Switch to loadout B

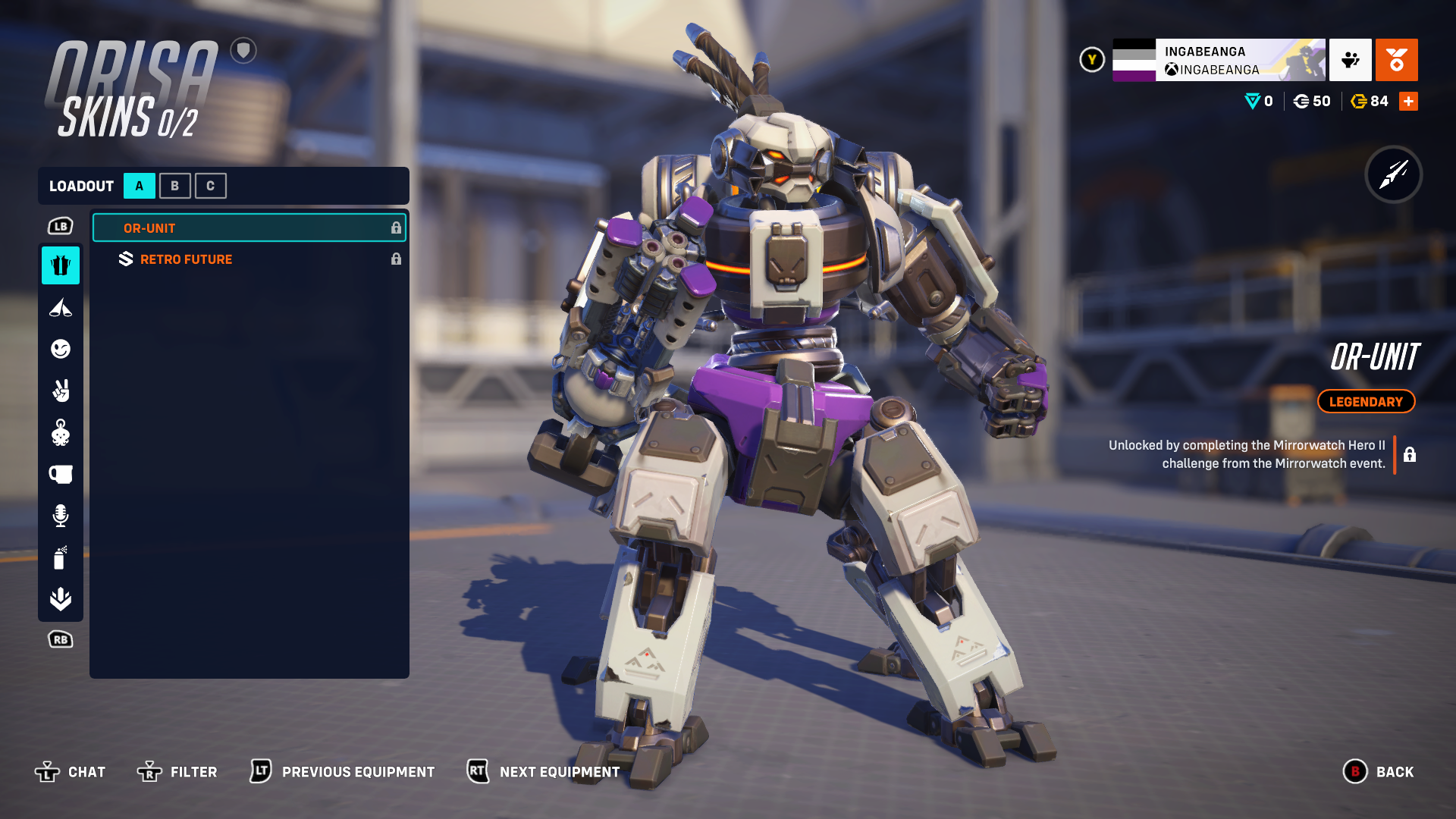pyautogui.click(x=175, y=186)
